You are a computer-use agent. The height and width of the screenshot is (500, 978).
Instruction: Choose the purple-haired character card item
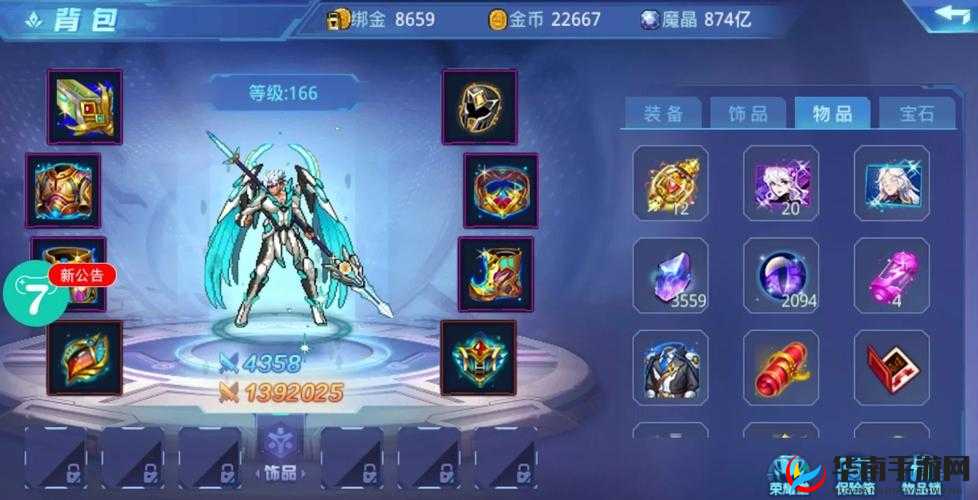click(x=781, y=184)
